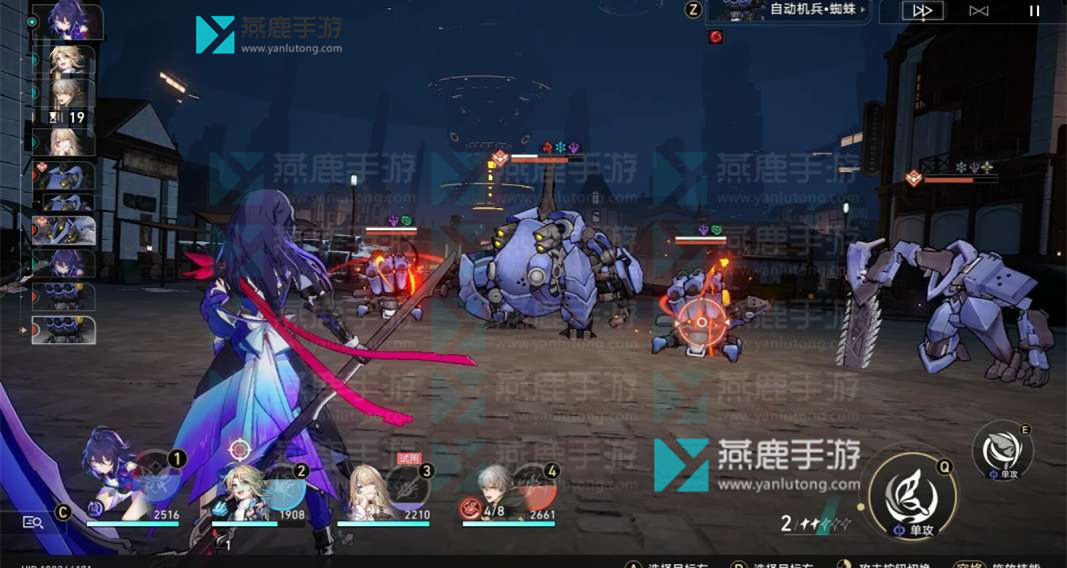1067x568 pixels.
Task: Pause the battle
Action: 1035,11
